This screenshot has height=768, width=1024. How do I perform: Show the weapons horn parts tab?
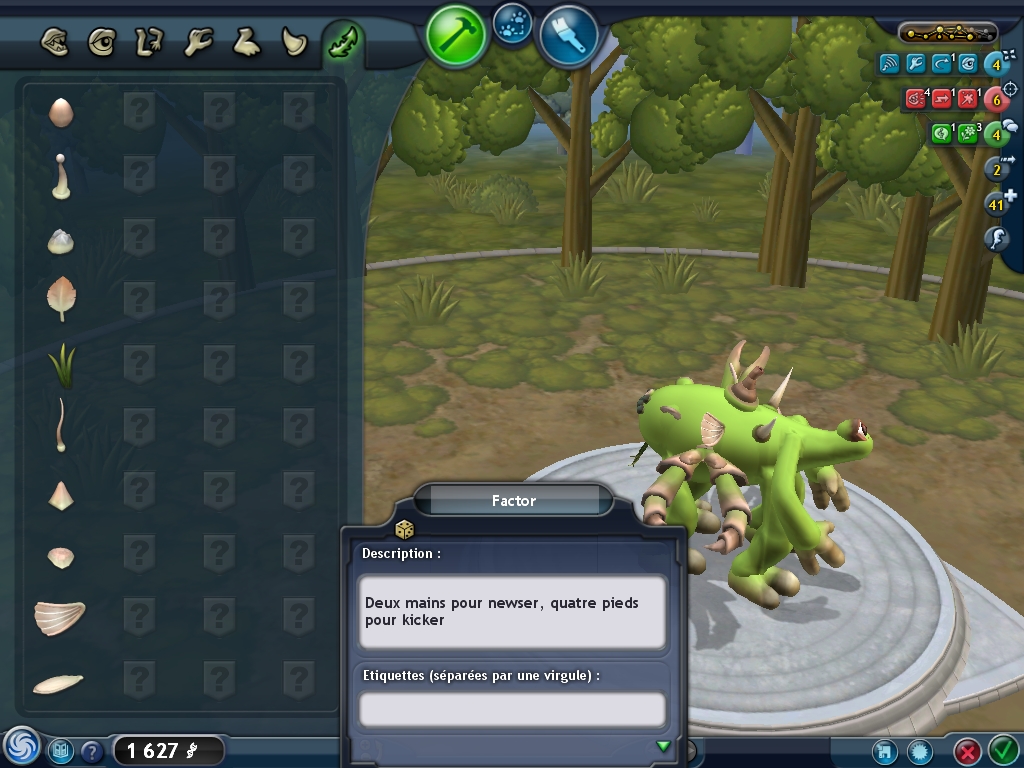[x=294, y=42]
